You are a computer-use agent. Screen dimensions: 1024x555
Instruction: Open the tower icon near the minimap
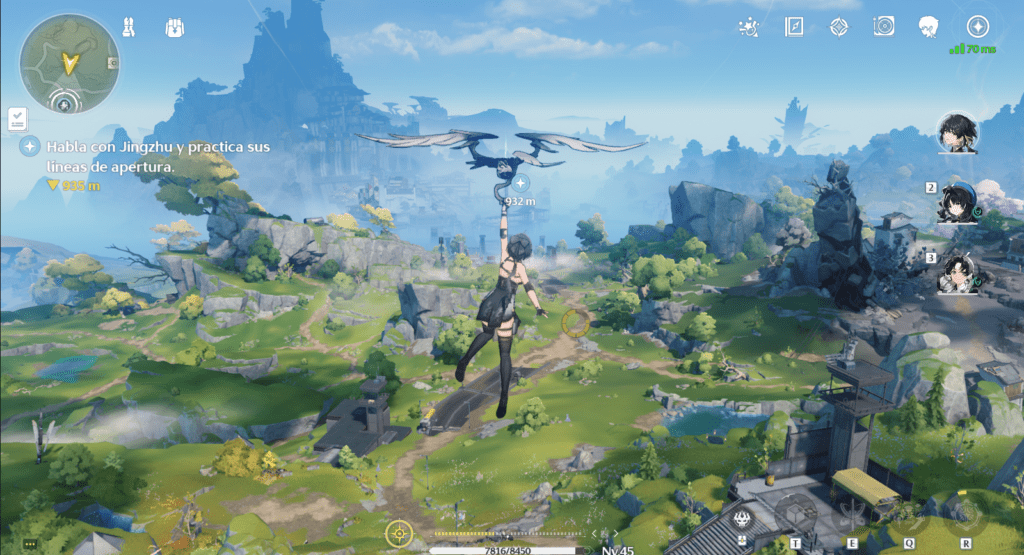[129, 26]
